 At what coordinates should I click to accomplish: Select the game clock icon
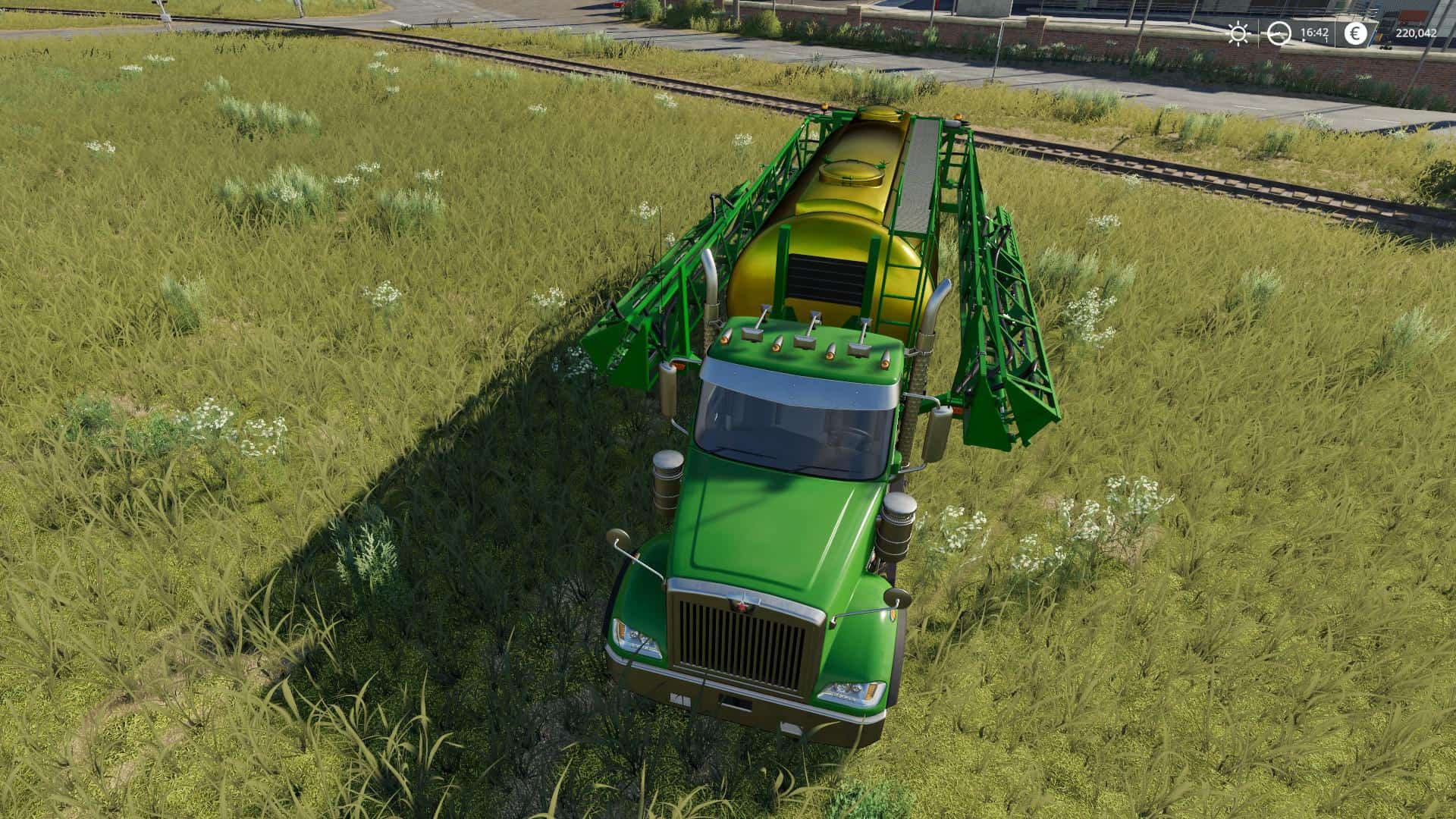pyautogui.click(x=1279, y=33)
